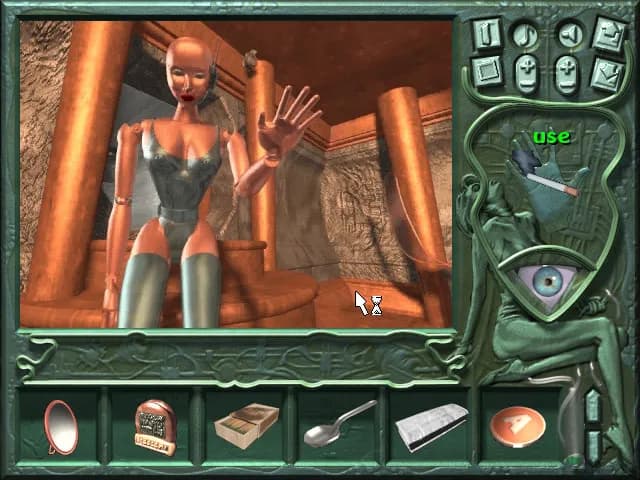Choose the silver spoon from inventory
The width and height of the screenshot is (640, 480).
pyautogui.click(x=340, y=424)
